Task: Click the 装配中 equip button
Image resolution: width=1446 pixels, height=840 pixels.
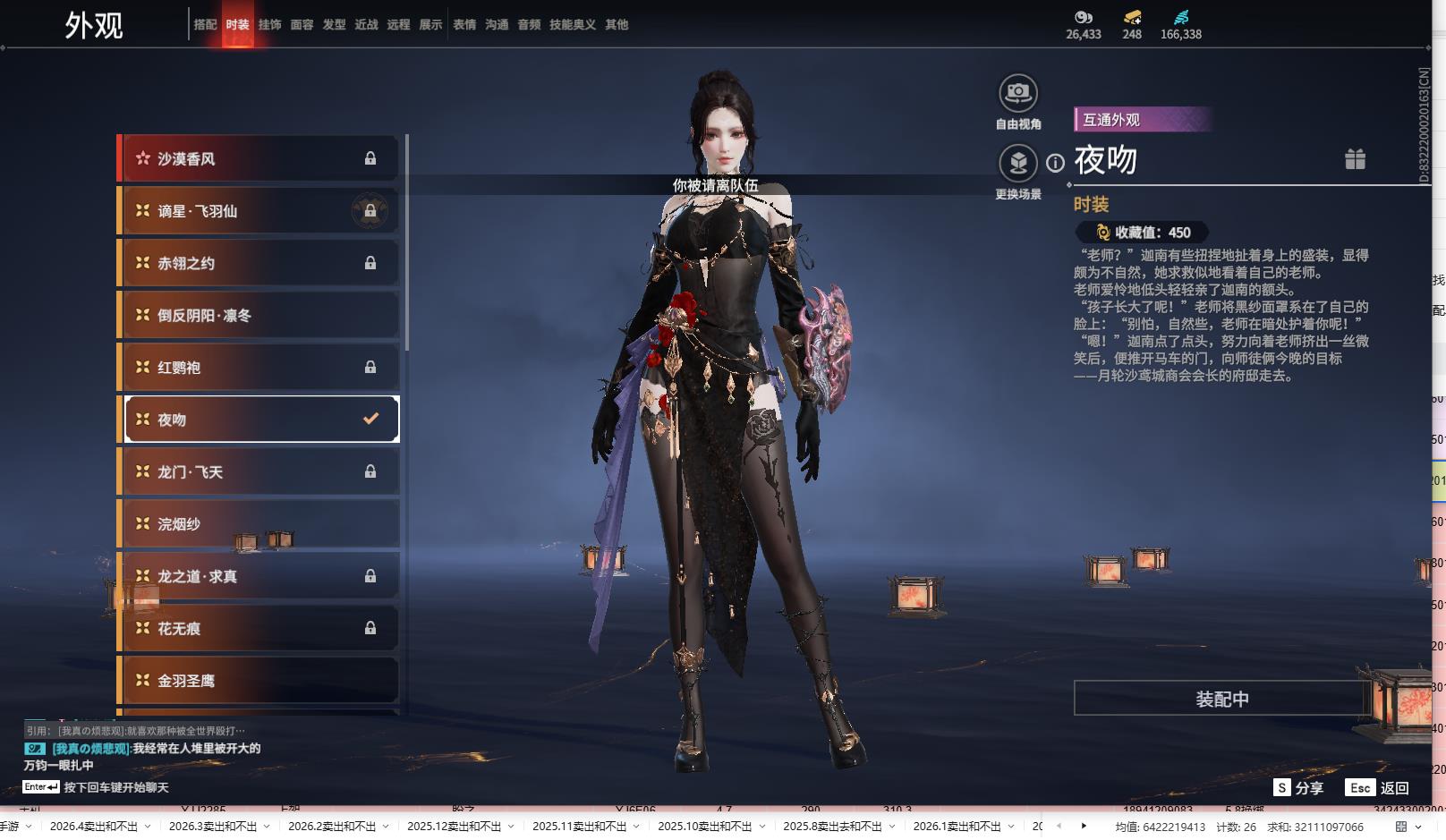Action: tap(1221, 699)
